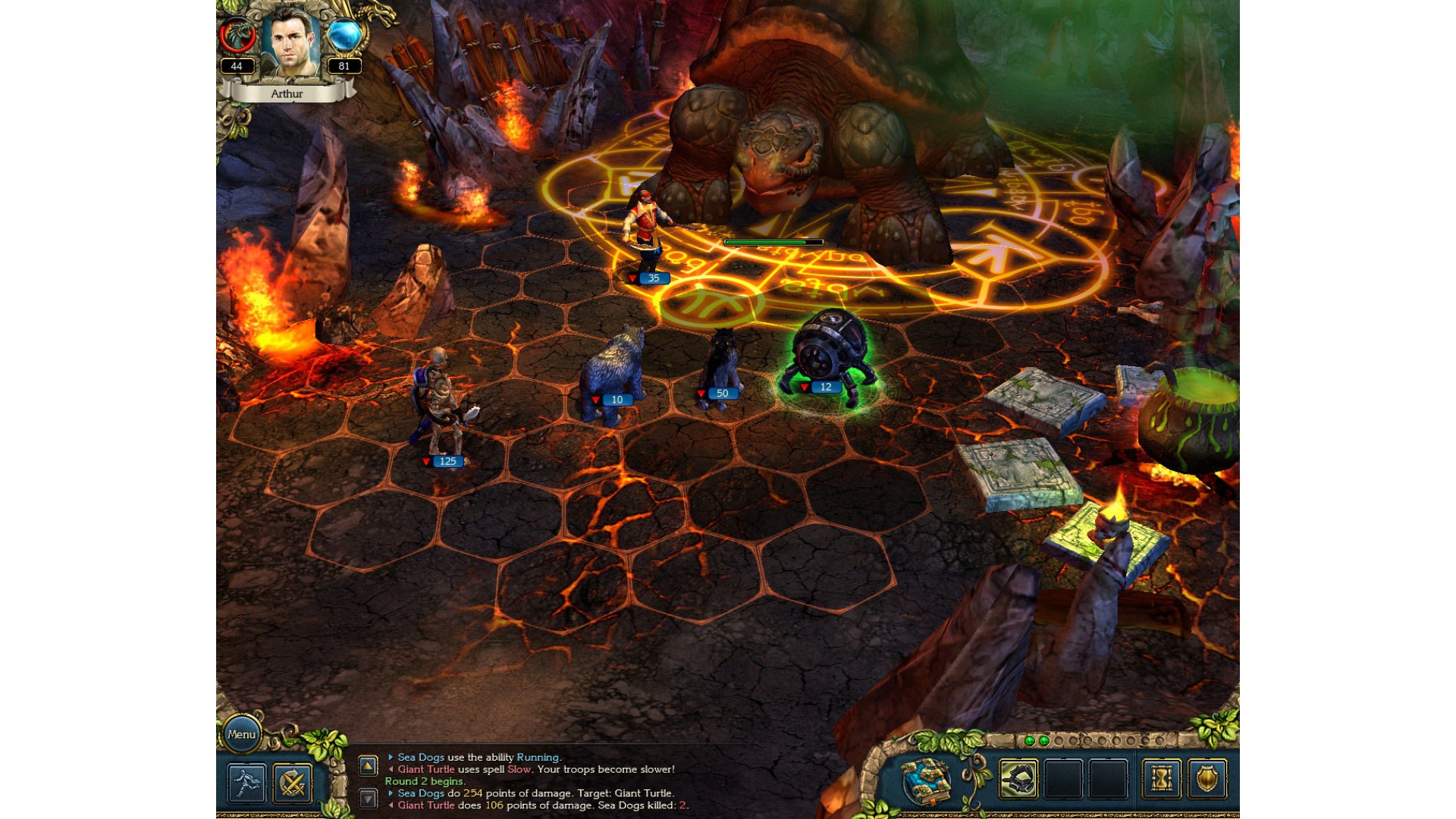
Task: Choose the golden shield defend button
Action: [1207, 780]
